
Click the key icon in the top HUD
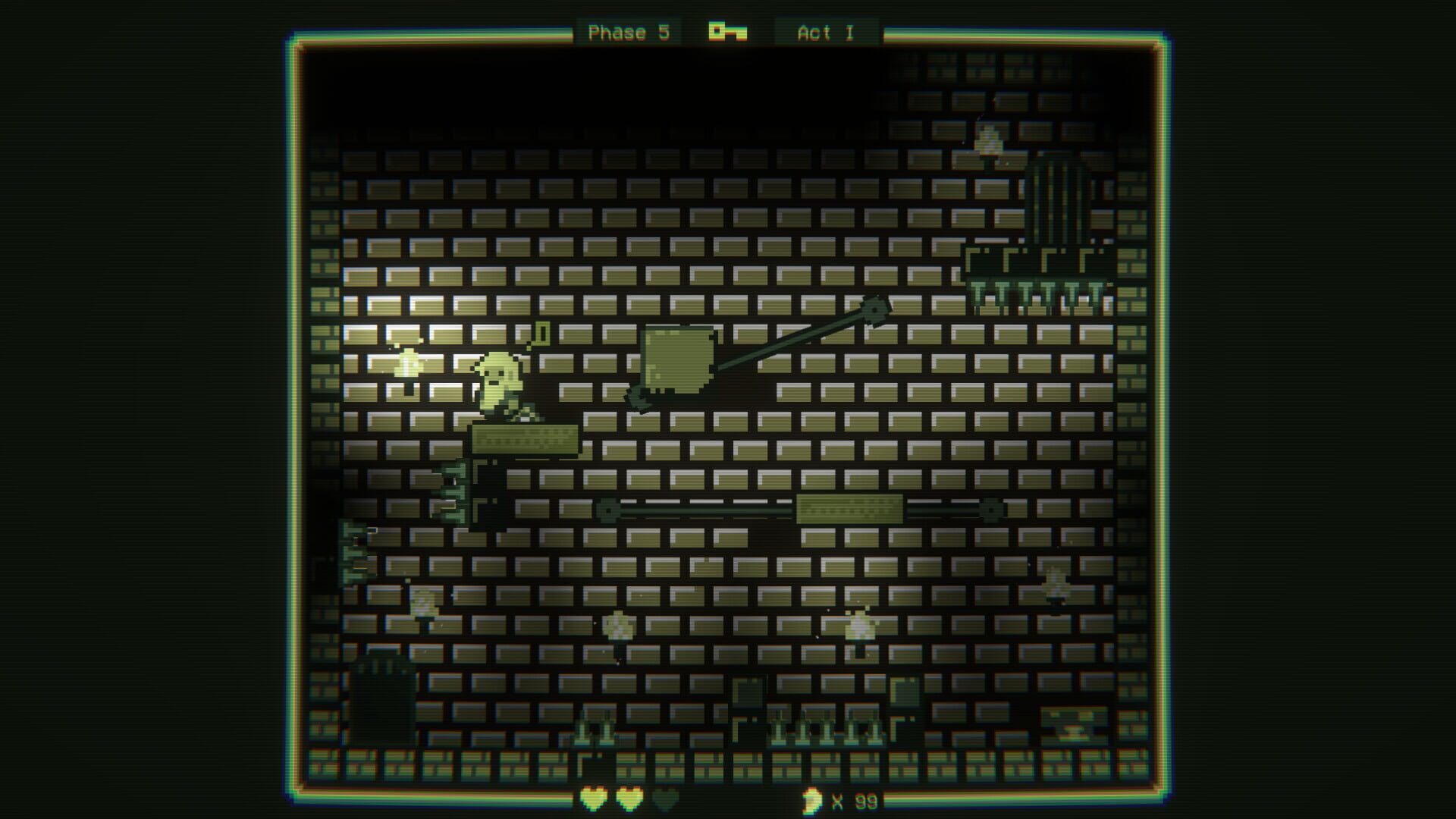pos(726,32)
